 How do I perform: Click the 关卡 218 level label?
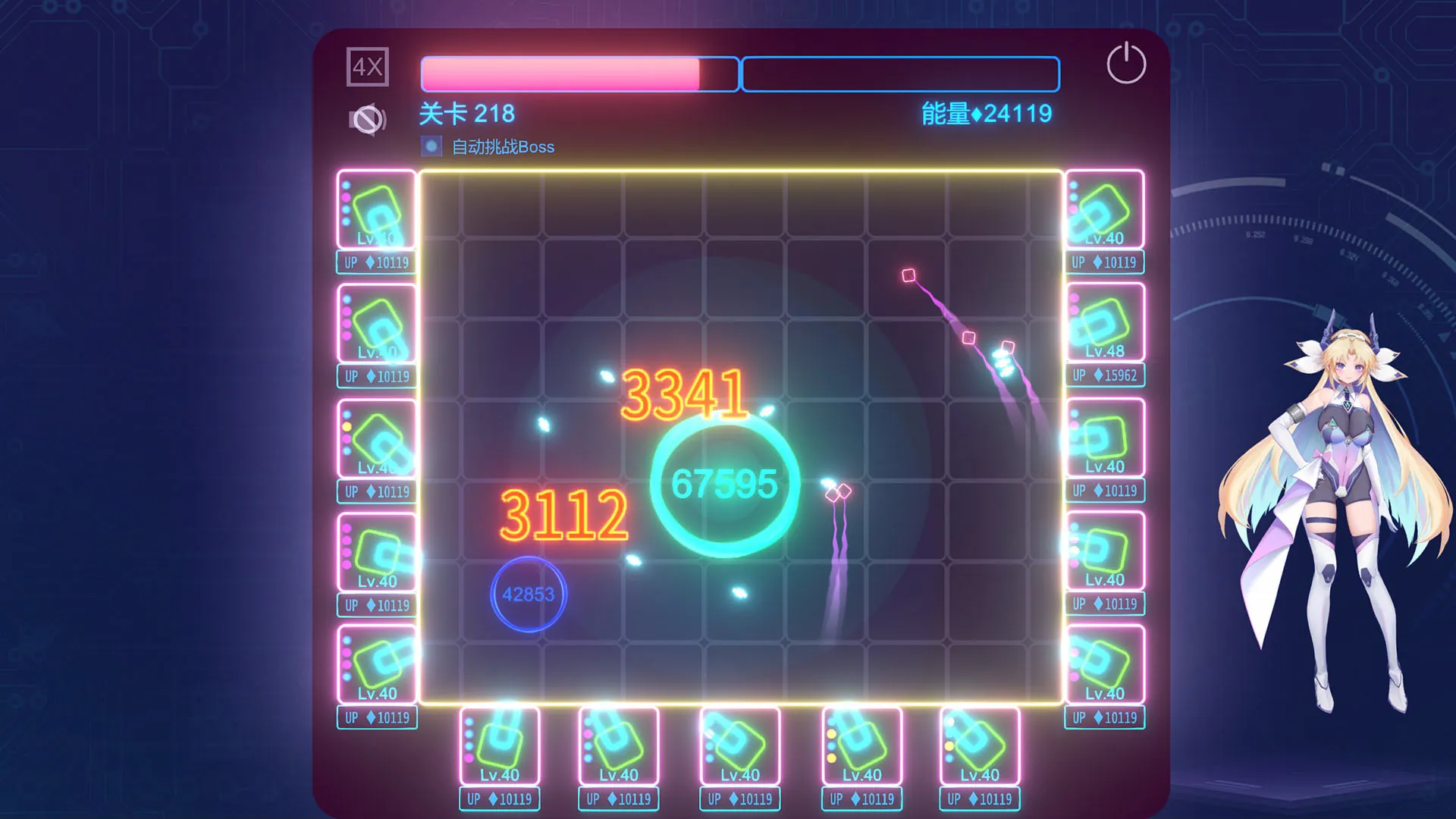pyautogui.click(x=466, y=114)
